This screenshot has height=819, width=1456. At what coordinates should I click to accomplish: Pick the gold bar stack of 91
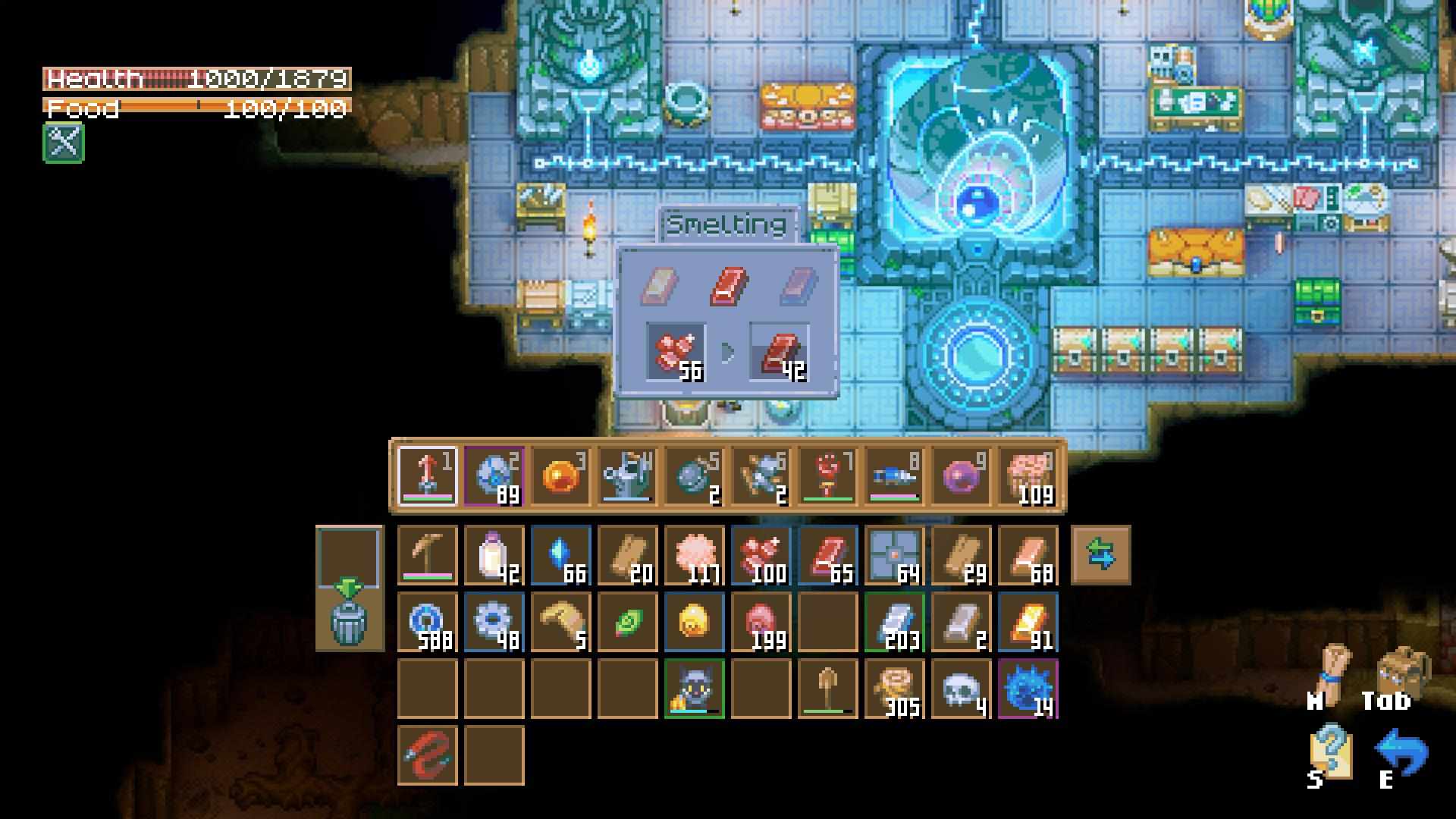1028,623
